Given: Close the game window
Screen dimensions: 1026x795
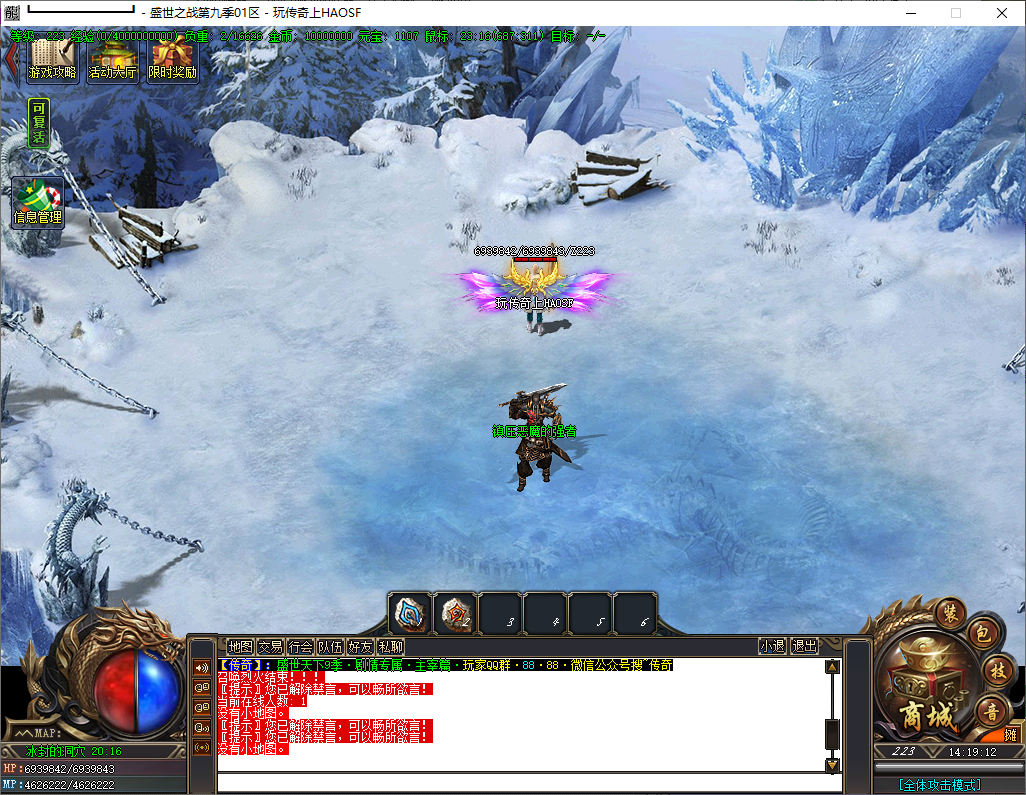Looking at the screenshot, I should pyautogui.click(x=1002, y=13).
